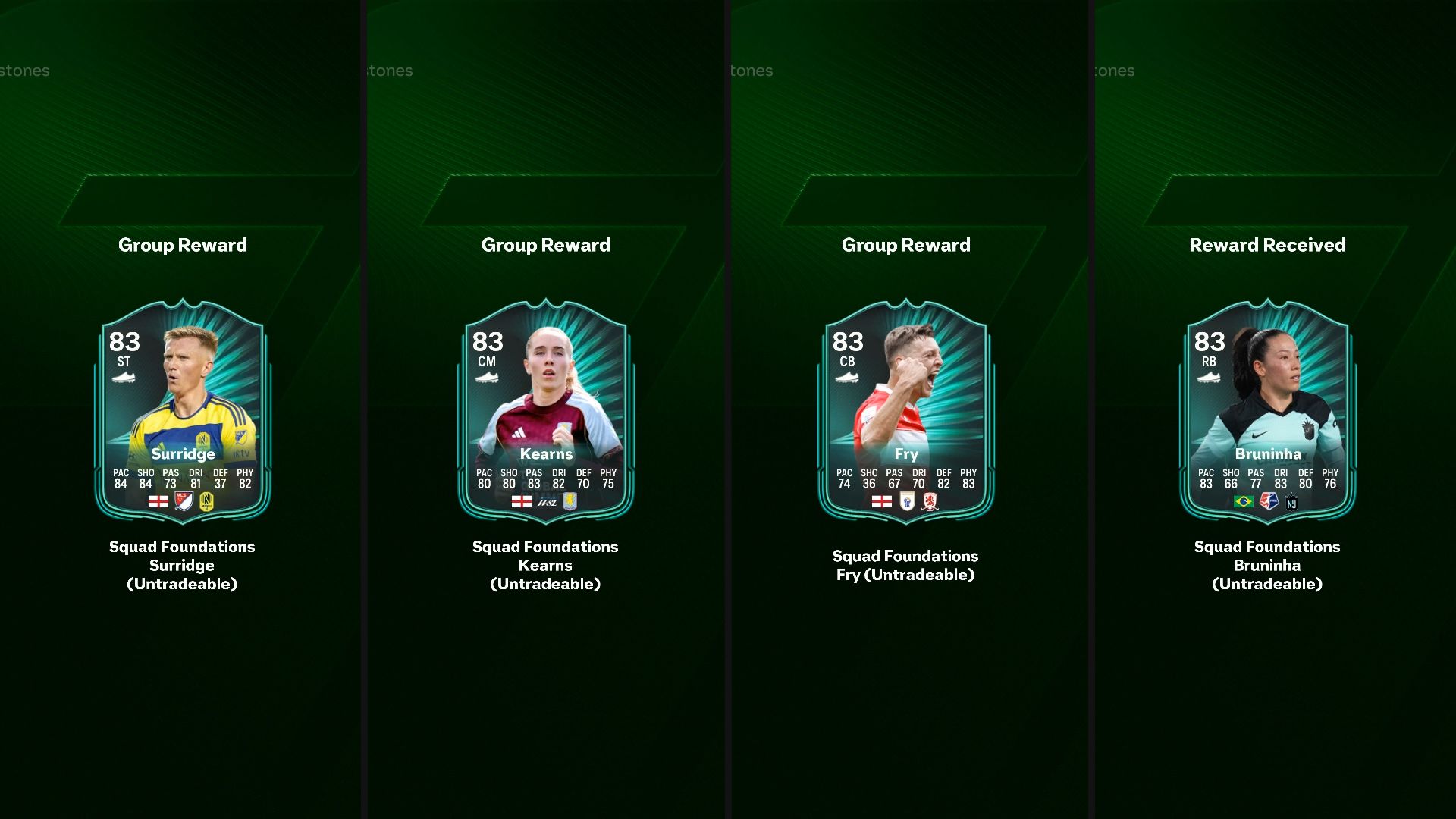Select the EFL Championship logo on Fry's card
This screenshot has height=819, width=1456.
(907, 501)
